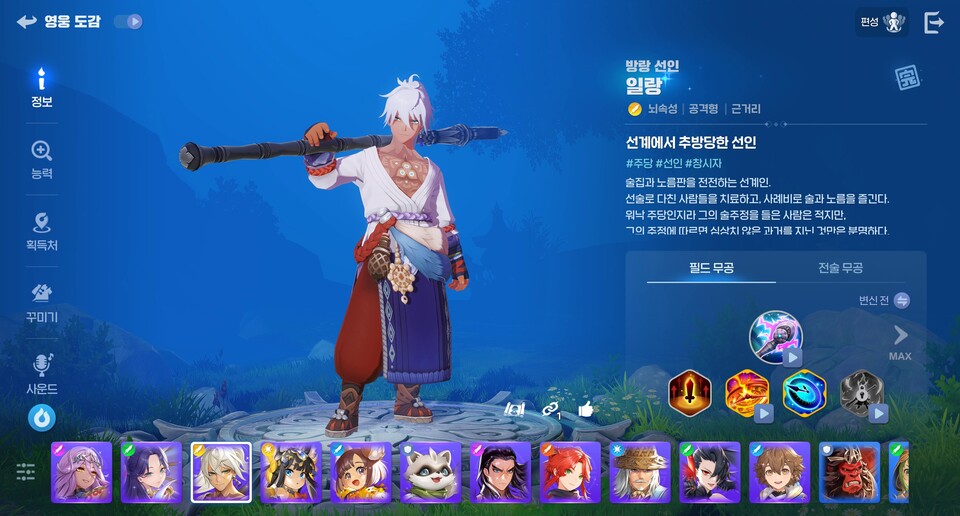
Task: Go back from the 영웅 도감 screen
Action: 26,21
